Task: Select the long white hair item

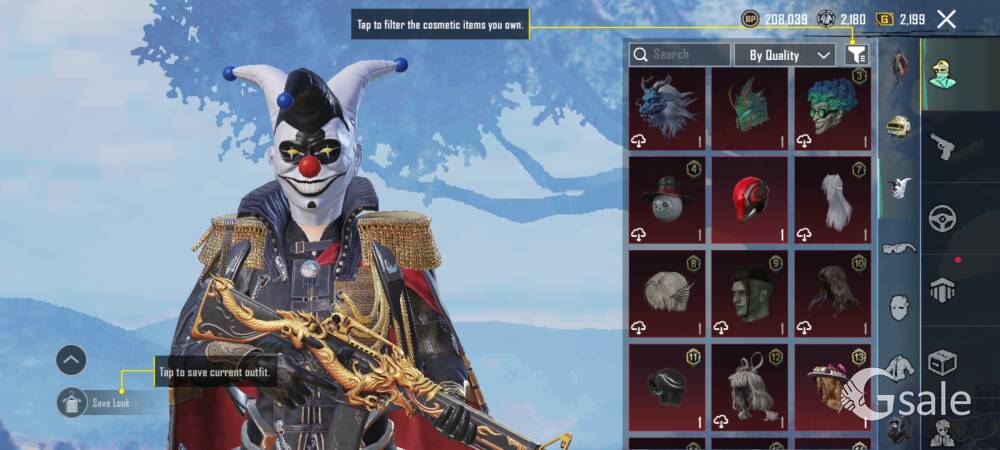Action: (832, 199)
